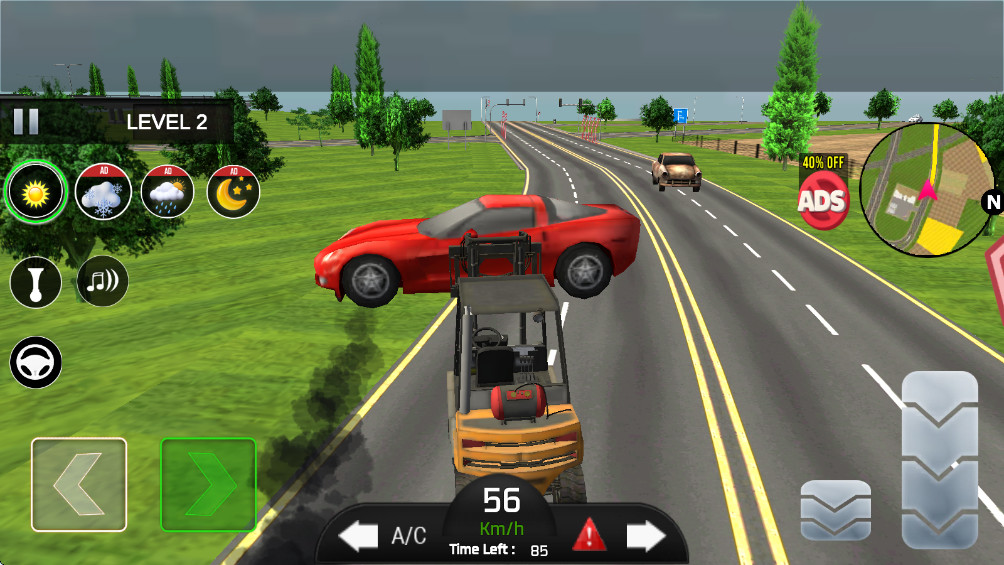Steer left with the left arrow pedal
The image size is (1004, 565).
coord(79,484)
